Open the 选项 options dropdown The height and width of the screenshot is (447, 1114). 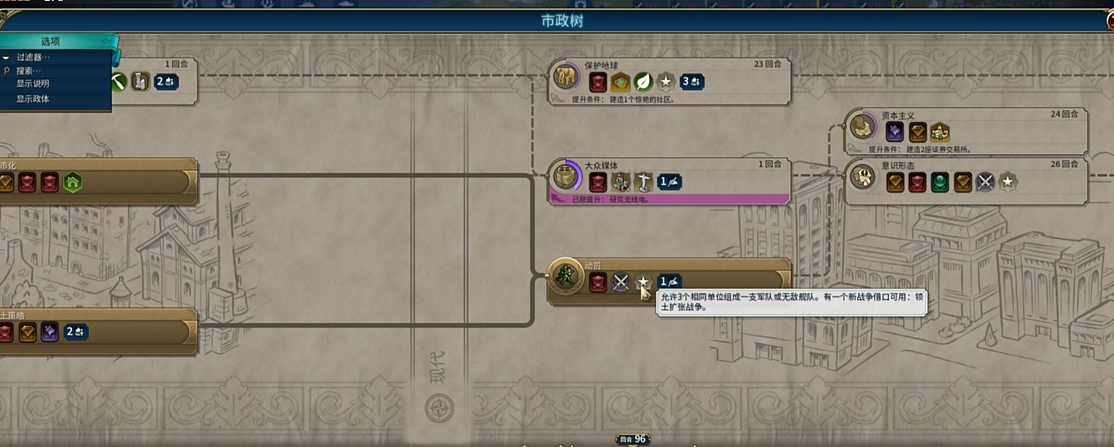55,41
